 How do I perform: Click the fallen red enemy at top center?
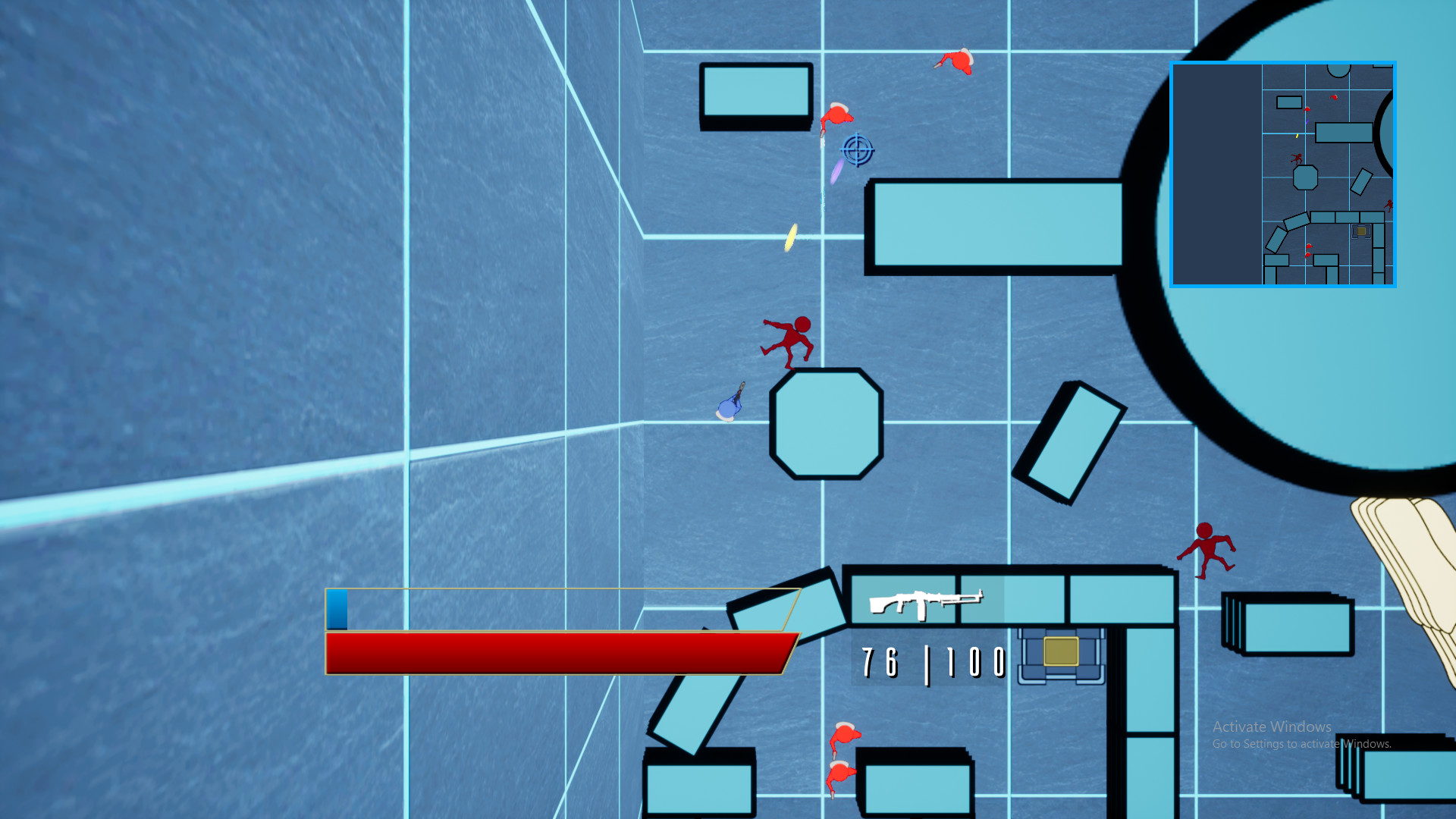pyautogui.click(x=836, y=115)
